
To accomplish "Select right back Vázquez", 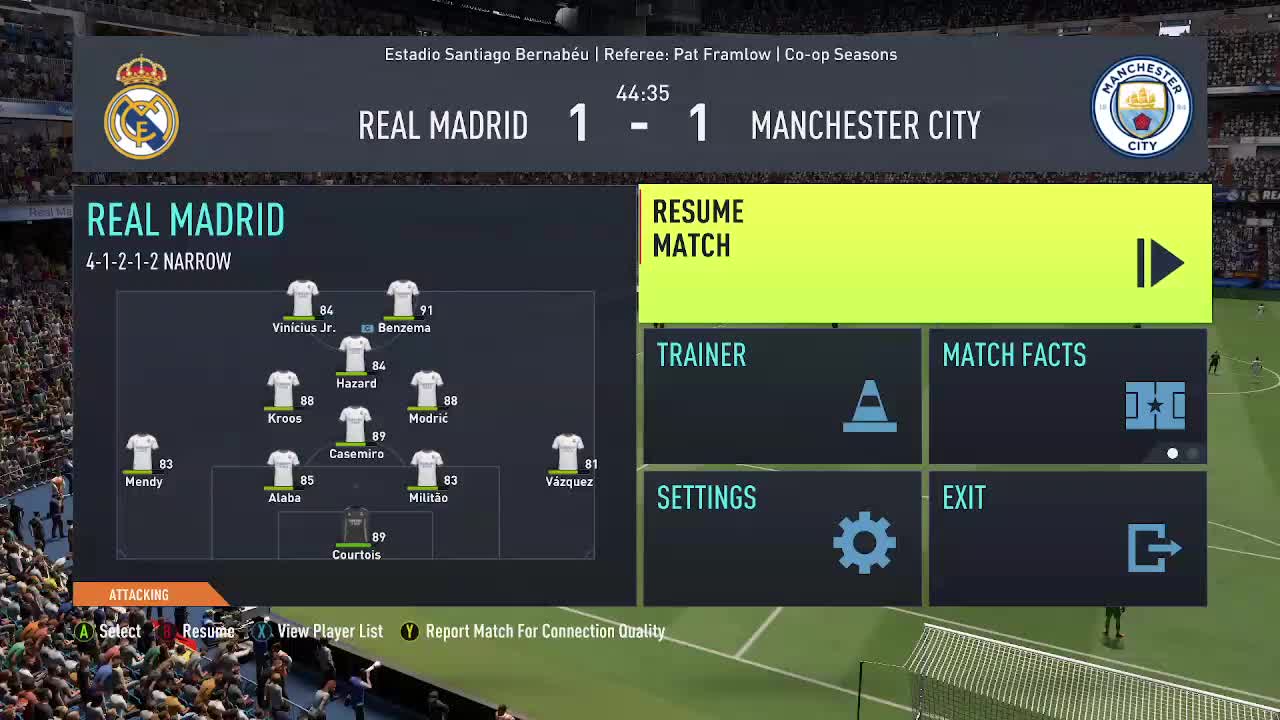I will coord(568,459).
